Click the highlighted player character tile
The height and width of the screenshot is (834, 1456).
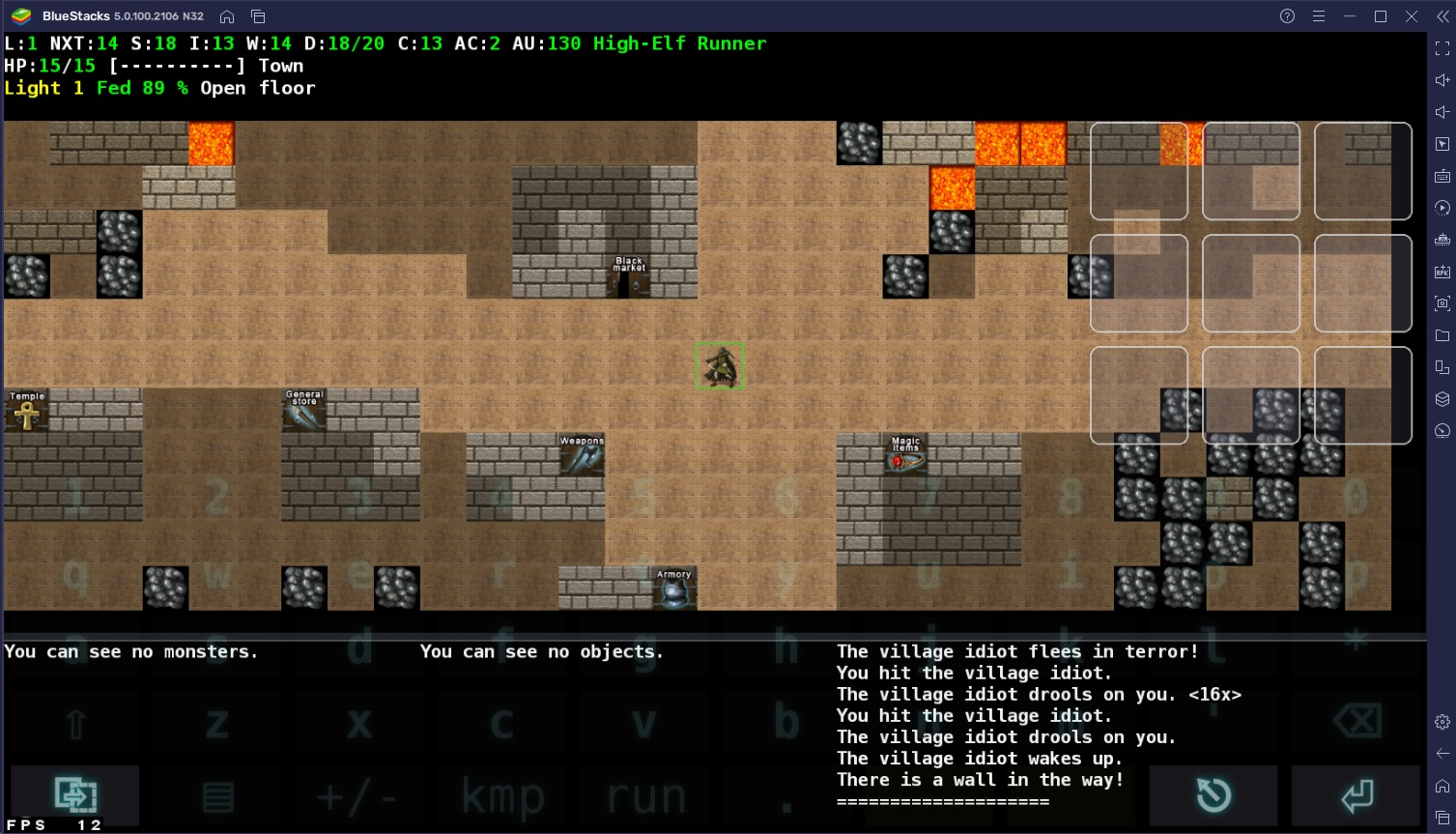pyautogui.click(x=720, y=365)
